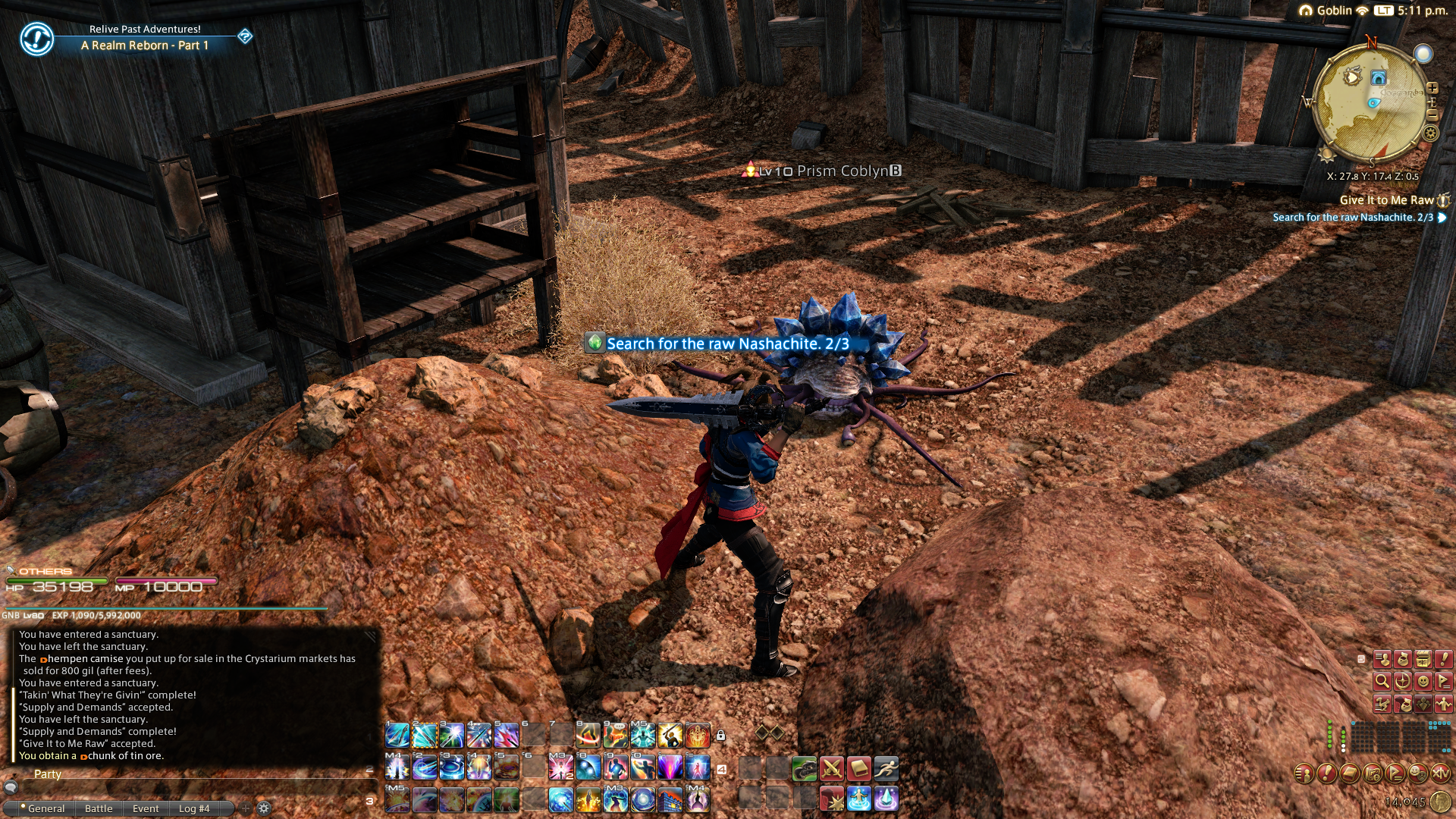
Task: Open the gil coin currency icon
Action: point(1440,802)
